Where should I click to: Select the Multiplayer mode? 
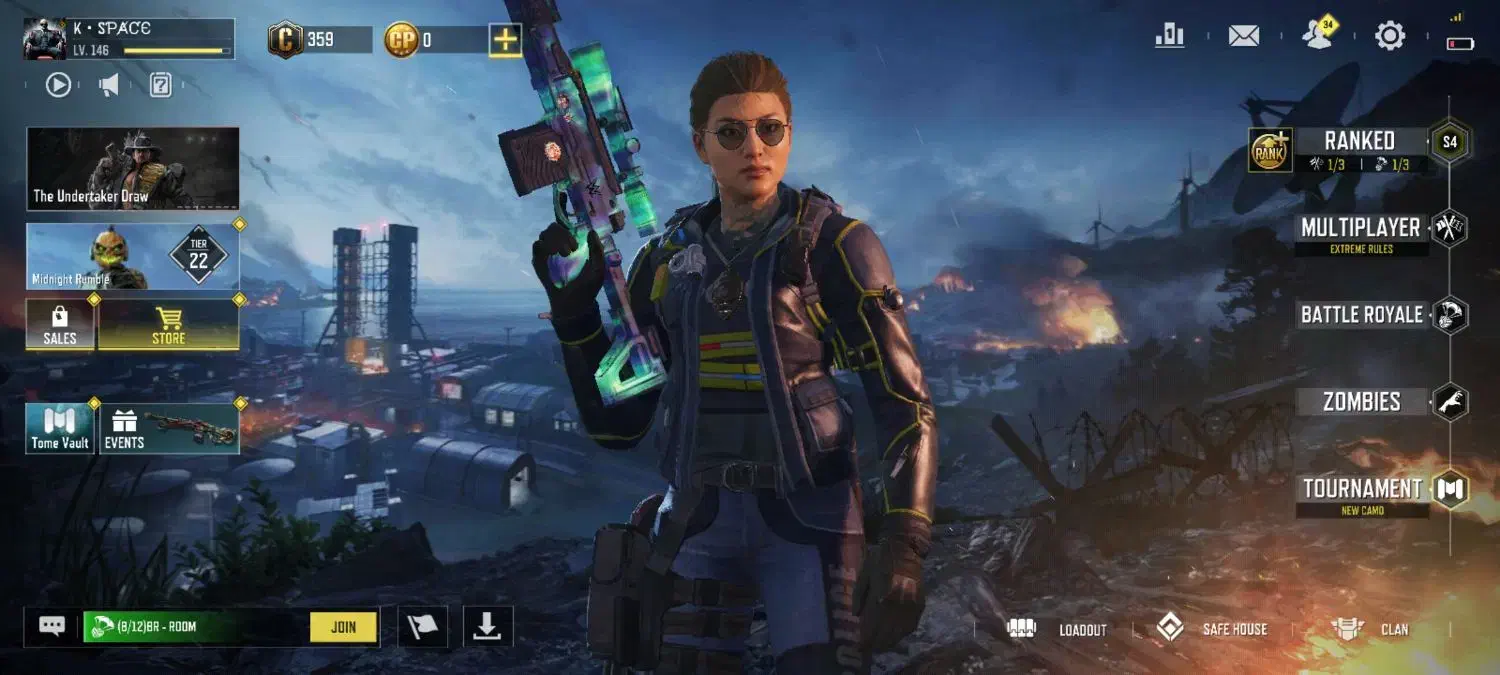[x=1360, y=228]
